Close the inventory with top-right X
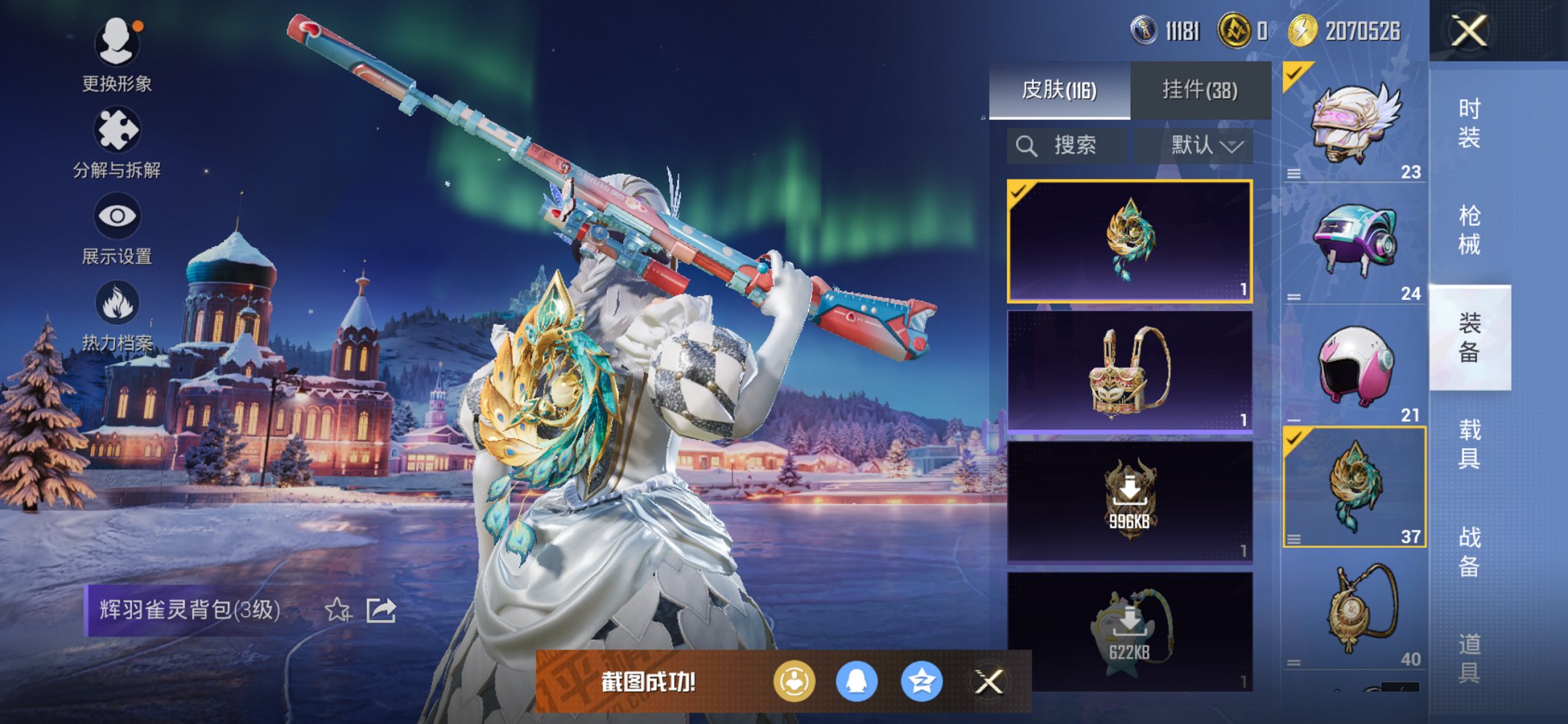This screenshot has width=1568, height=724. (1469, 31)
